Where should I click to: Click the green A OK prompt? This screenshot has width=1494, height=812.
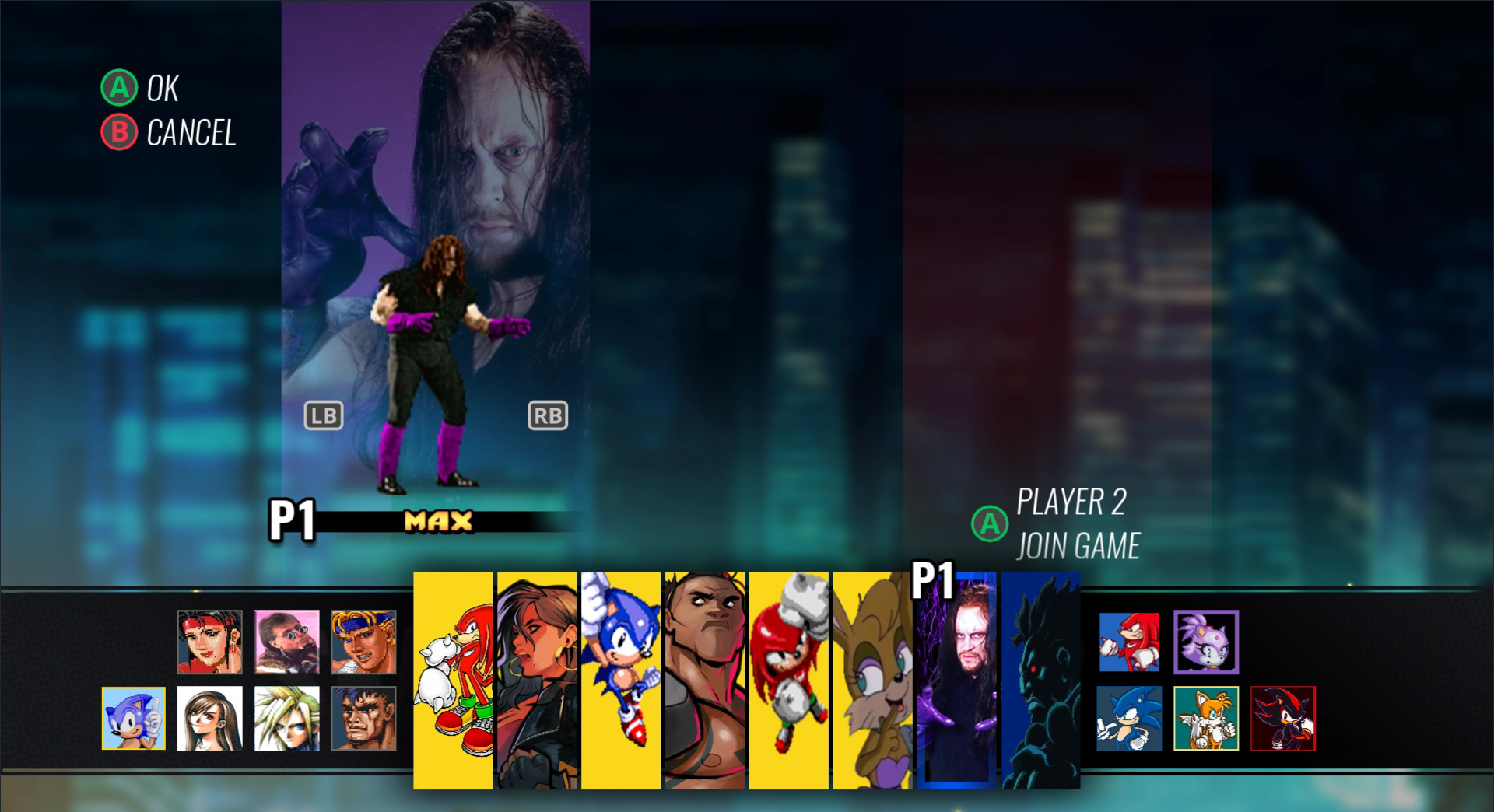tap(140, 89)
